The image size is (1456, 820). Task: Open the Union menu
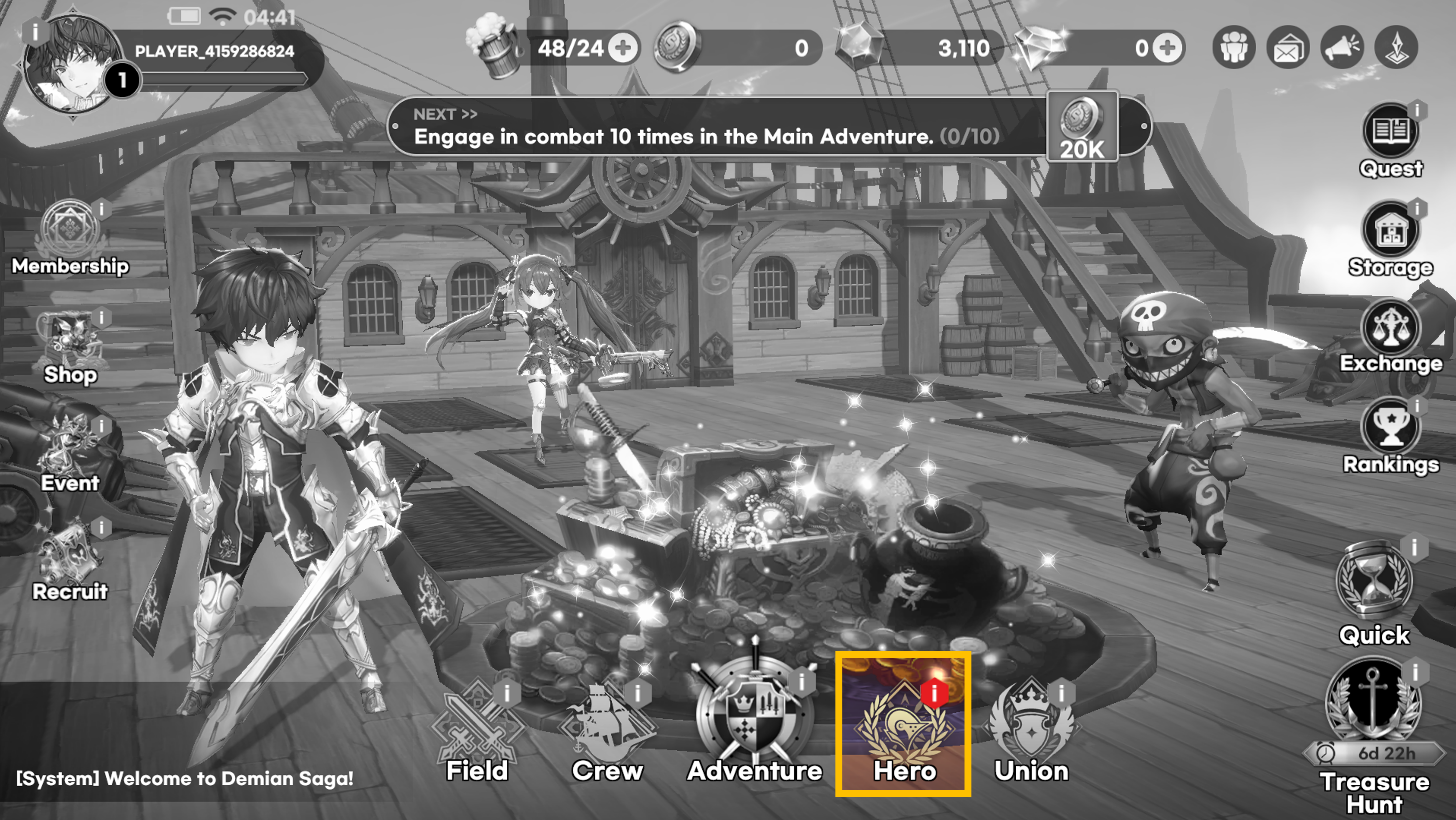[1031, 726]
